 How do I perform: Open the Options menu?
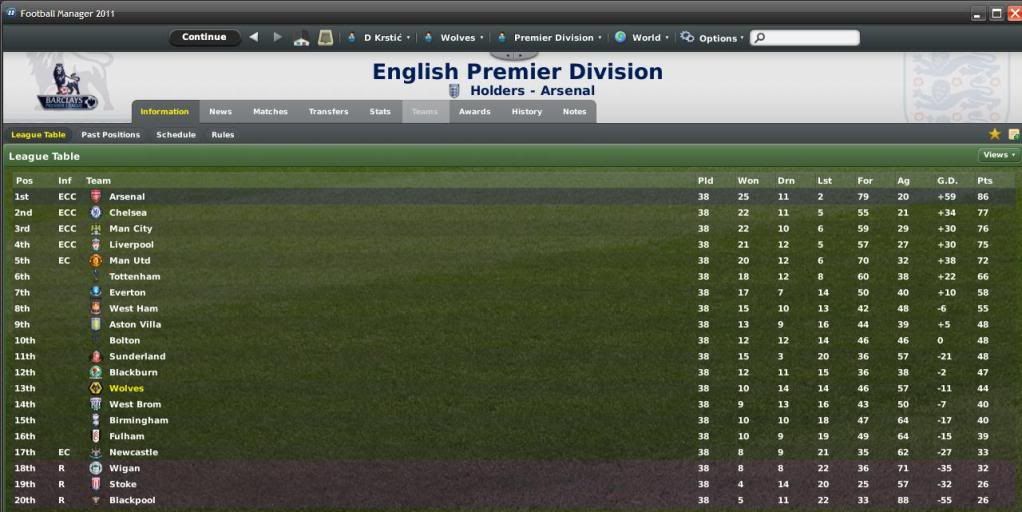713,38
